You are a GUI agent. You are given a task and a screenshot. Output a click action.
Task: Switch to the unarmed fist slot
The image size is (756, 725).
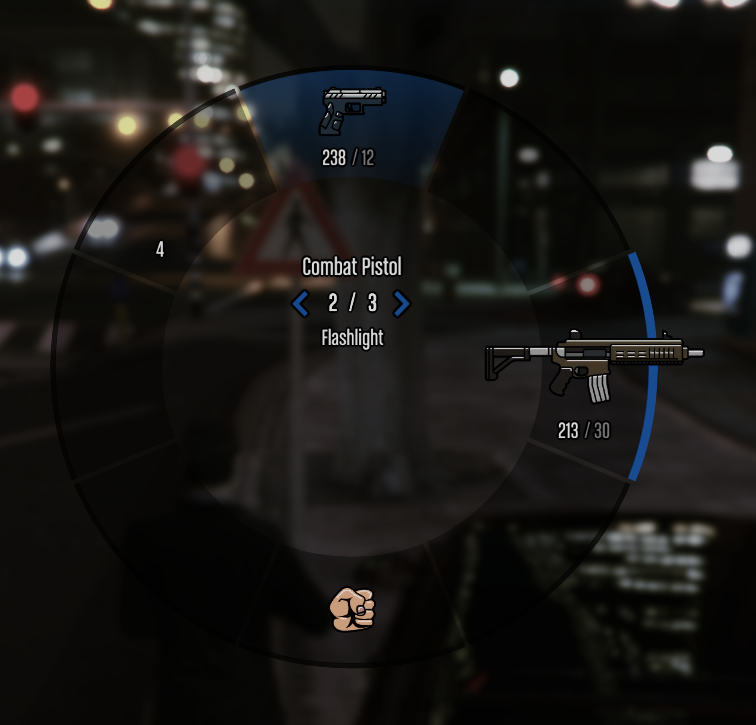(352, 608)
